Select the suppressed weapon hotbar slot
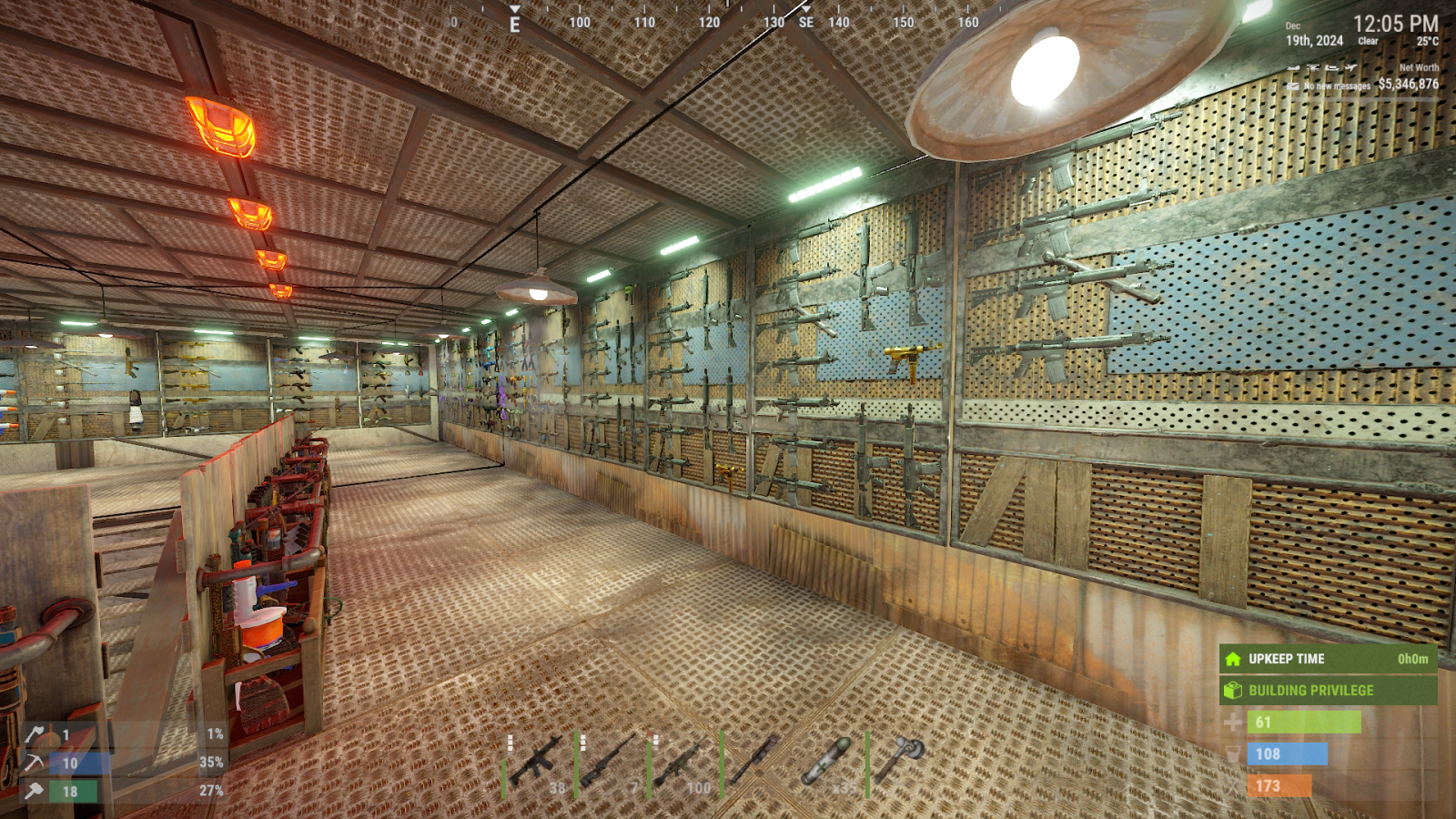The height and width of the screenshot is (819, 1456). (755, 763)
